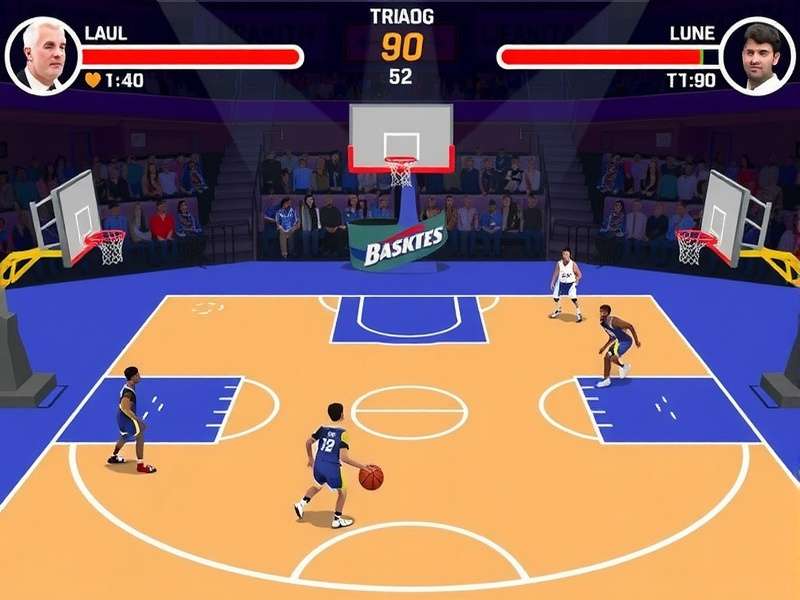Select the LUNE player portrait
This screenshot has width=800, height=600.
758,56
